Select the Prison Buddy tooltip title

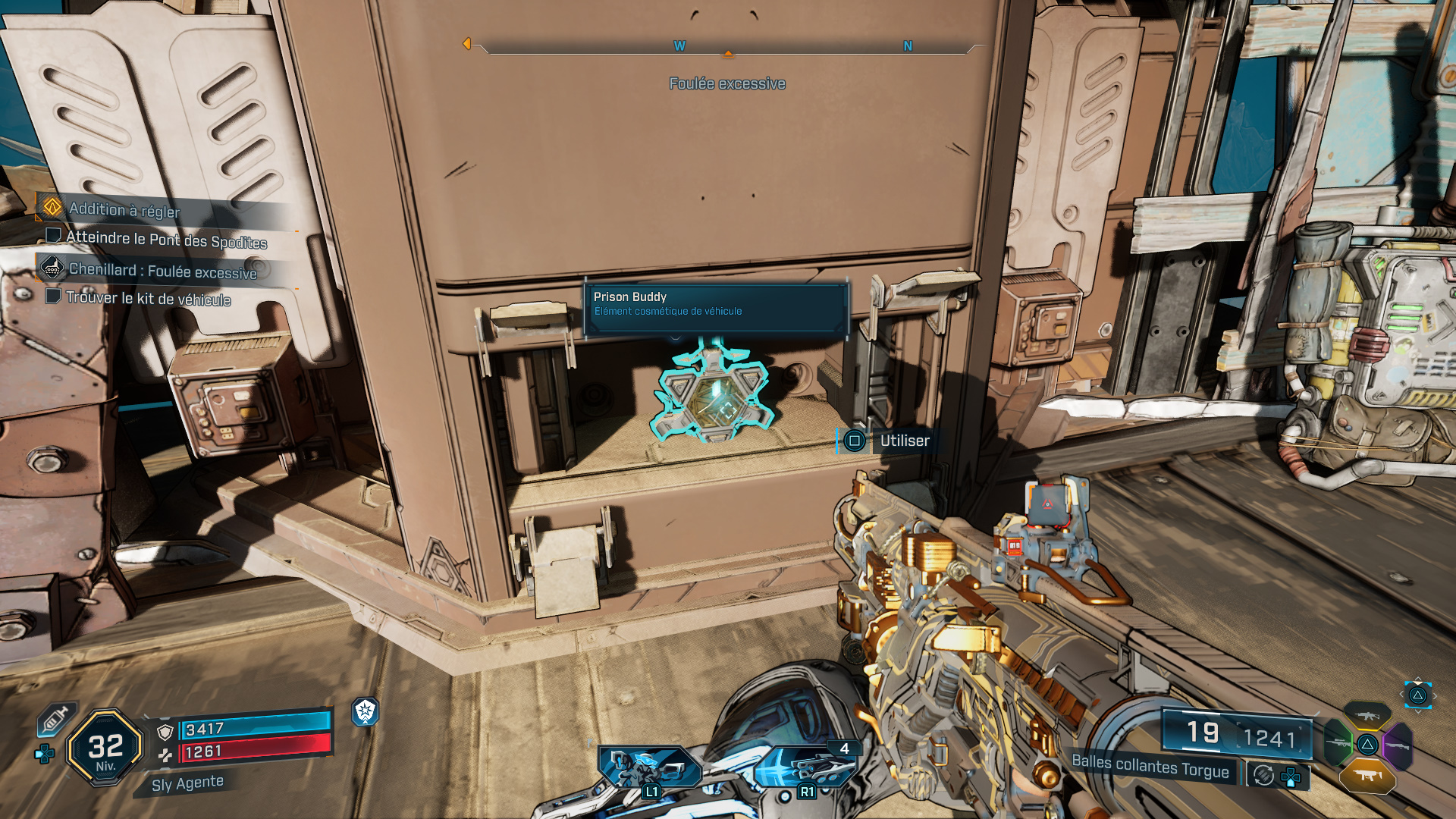pyautogui.click(x=629, y=297)
